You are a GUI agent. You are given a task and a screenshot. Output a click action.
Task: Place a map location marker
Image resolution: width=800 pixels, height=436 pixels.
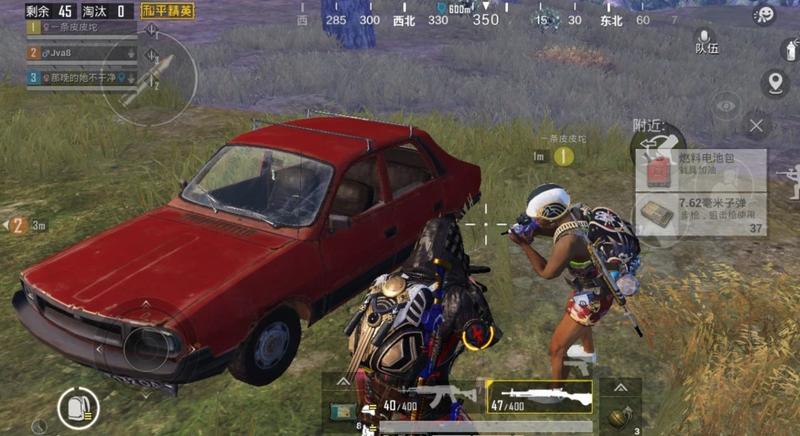tap(774, 82)
